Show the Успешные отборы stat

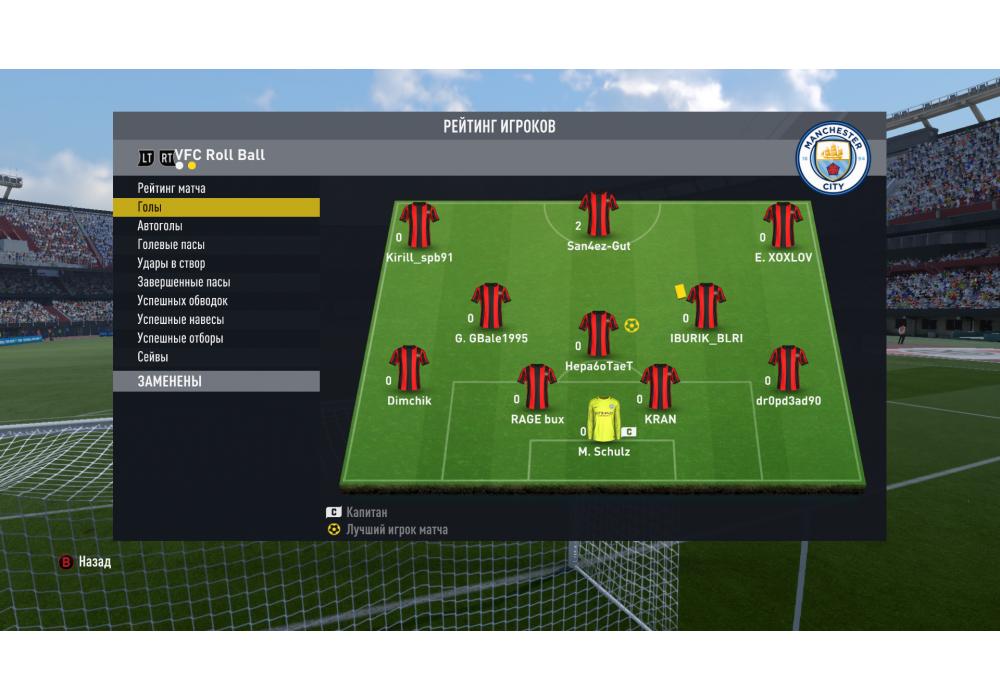[180, 339]
